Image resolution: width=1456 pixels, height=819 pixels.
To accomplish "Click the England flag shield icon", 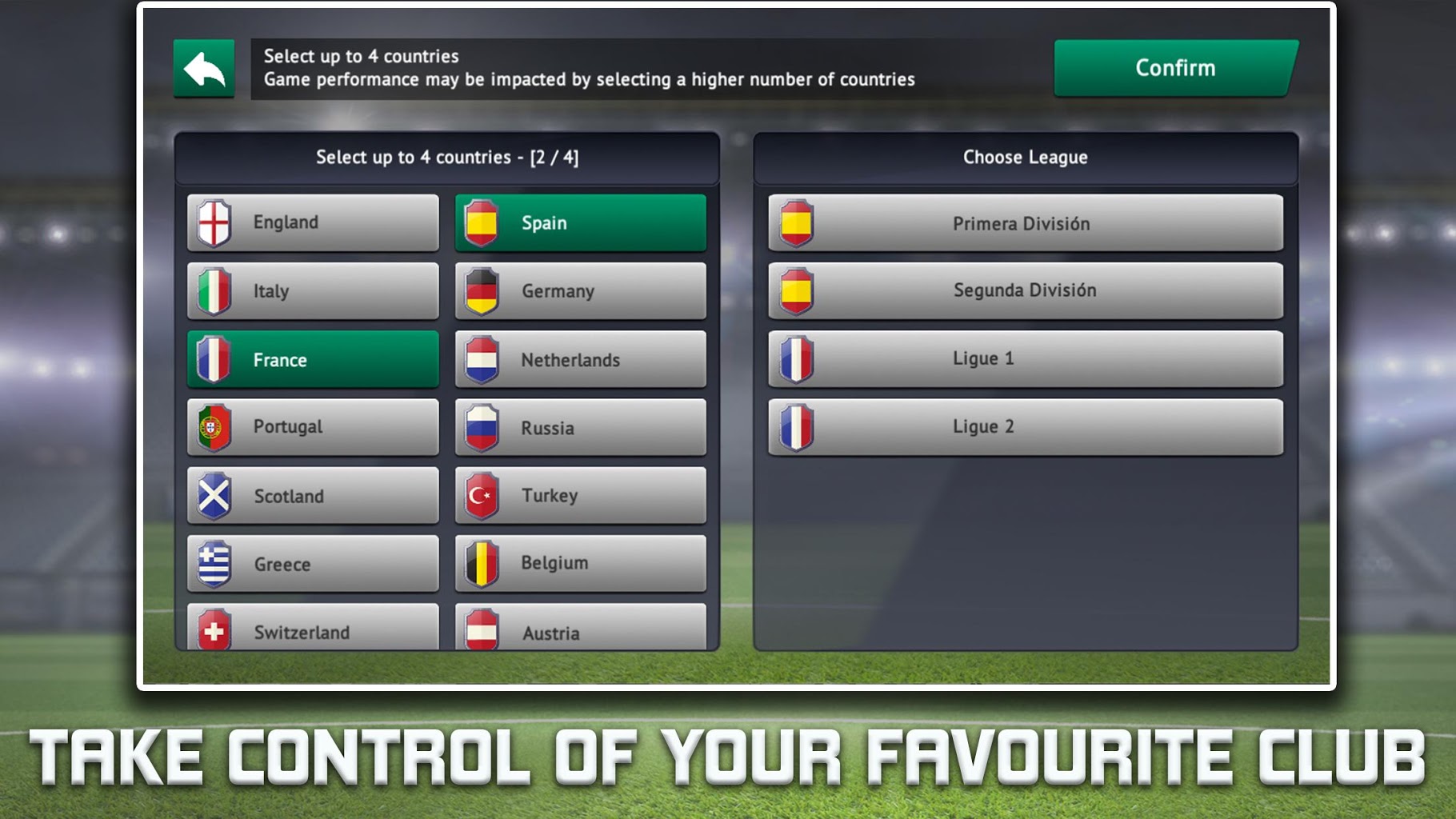I will pyautogui.click(x=213, y=222).
